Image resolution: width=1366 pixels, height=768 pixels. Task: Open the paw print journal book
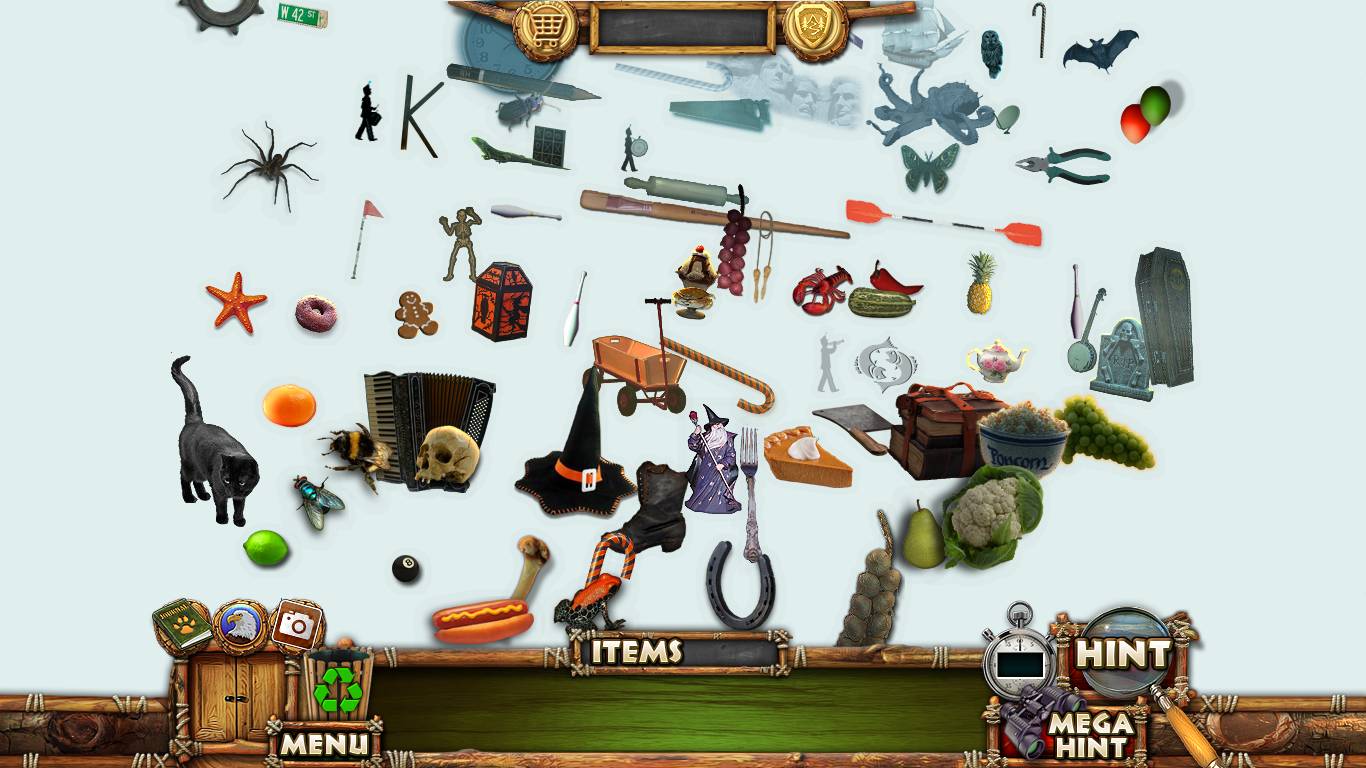(x=181, y=626)
